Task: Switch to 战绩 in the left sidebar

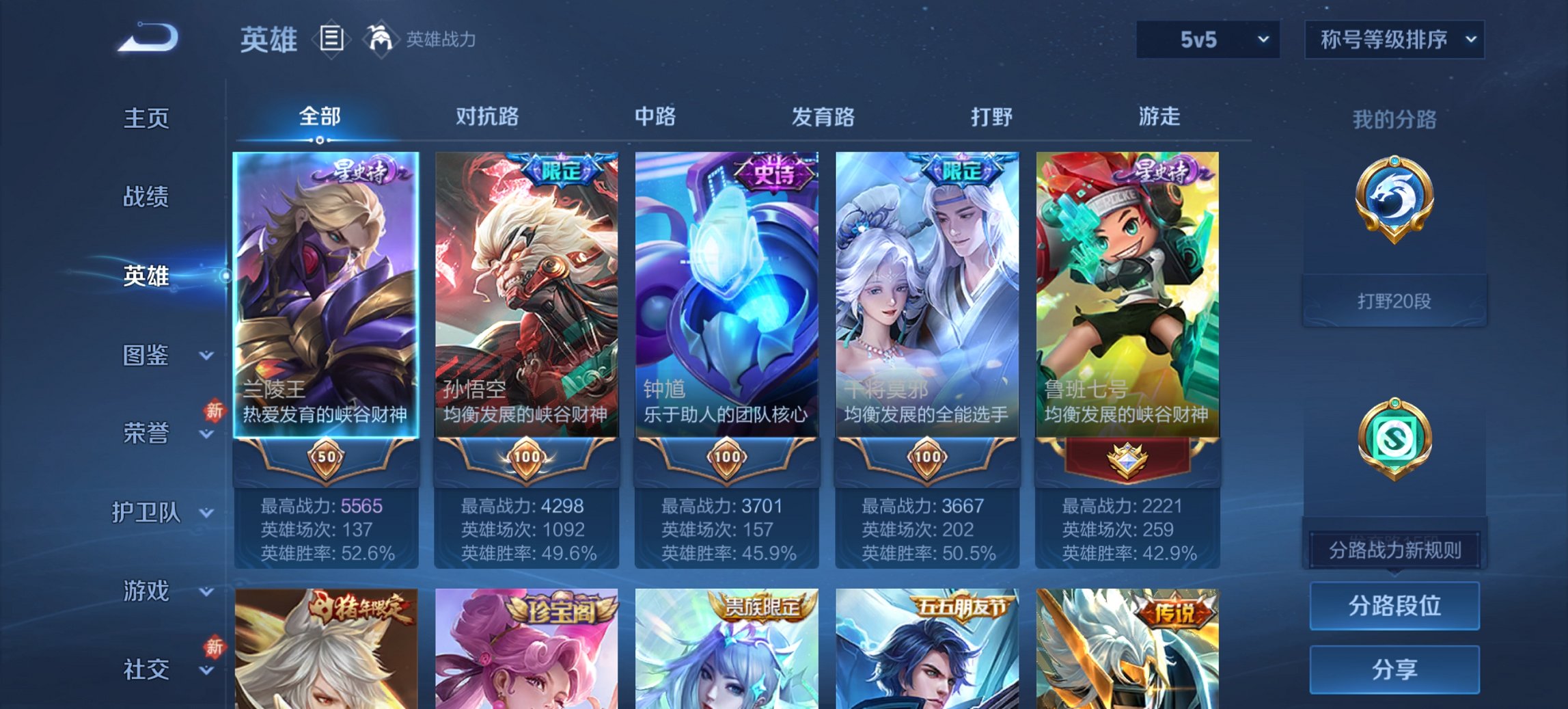Action: [148, 198]
